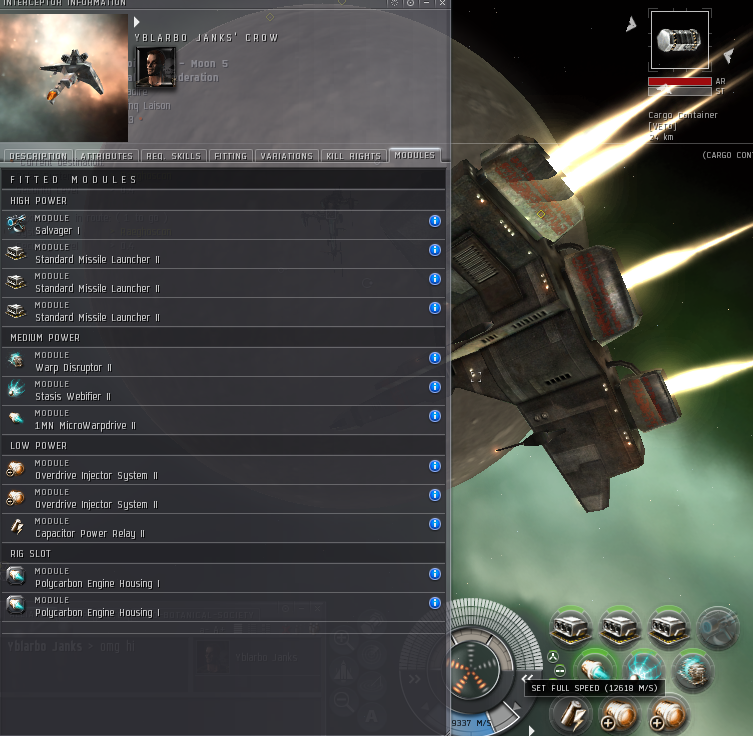Show info for Salvager I module
The image size is (753, 736).
(435, 221)
